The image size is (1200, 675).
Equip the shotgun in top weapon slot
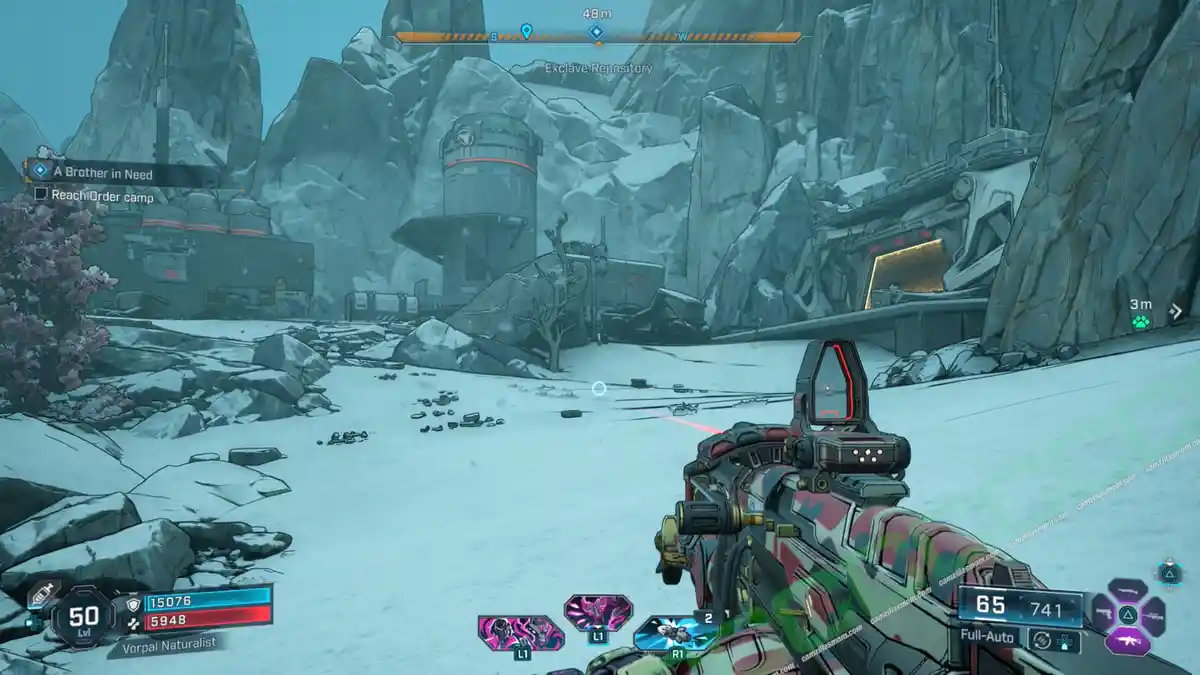point(1127,590)
